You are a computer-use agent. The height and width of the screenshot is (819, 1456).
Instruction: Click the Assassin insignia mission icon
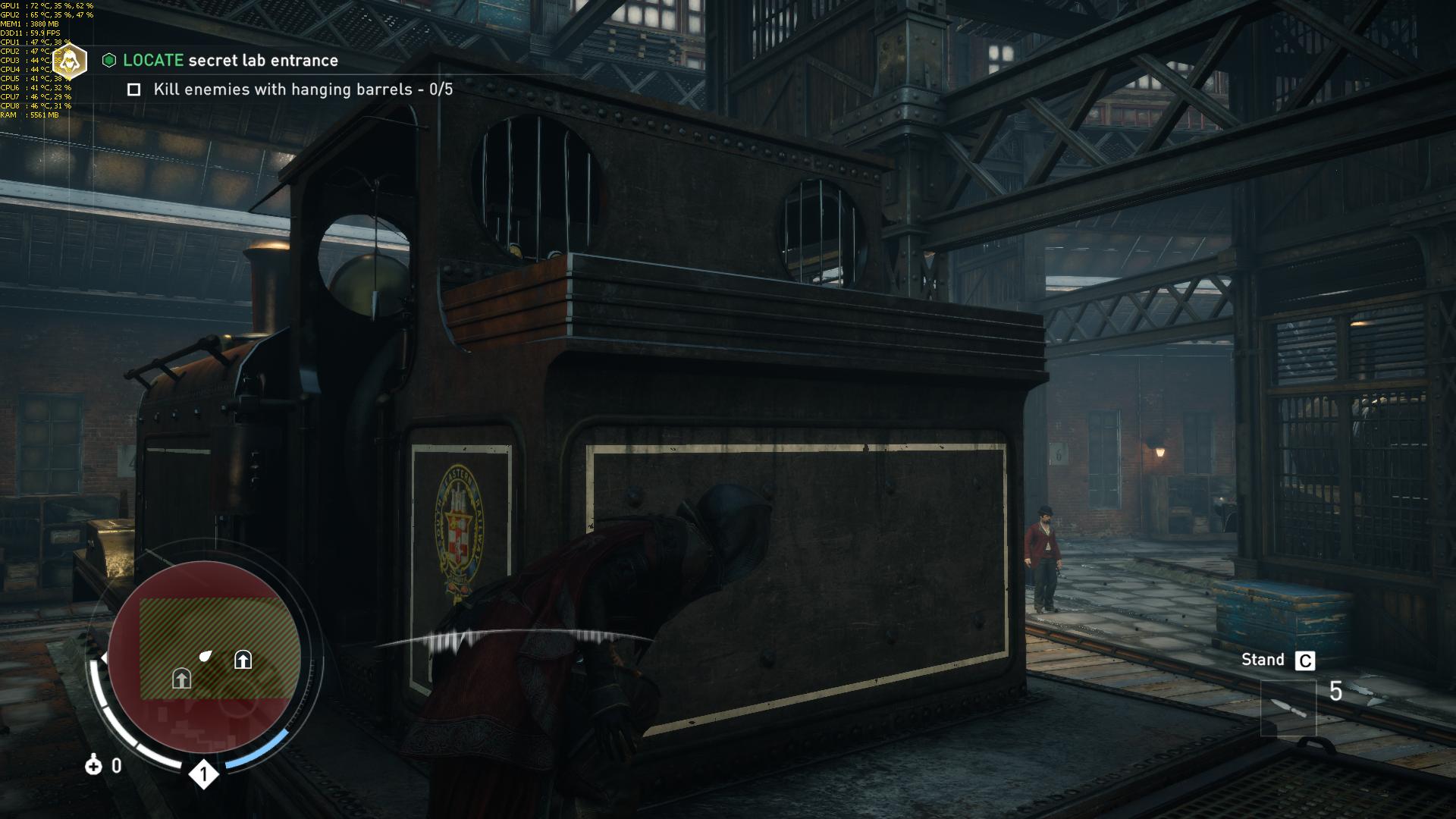click(71, 62)
